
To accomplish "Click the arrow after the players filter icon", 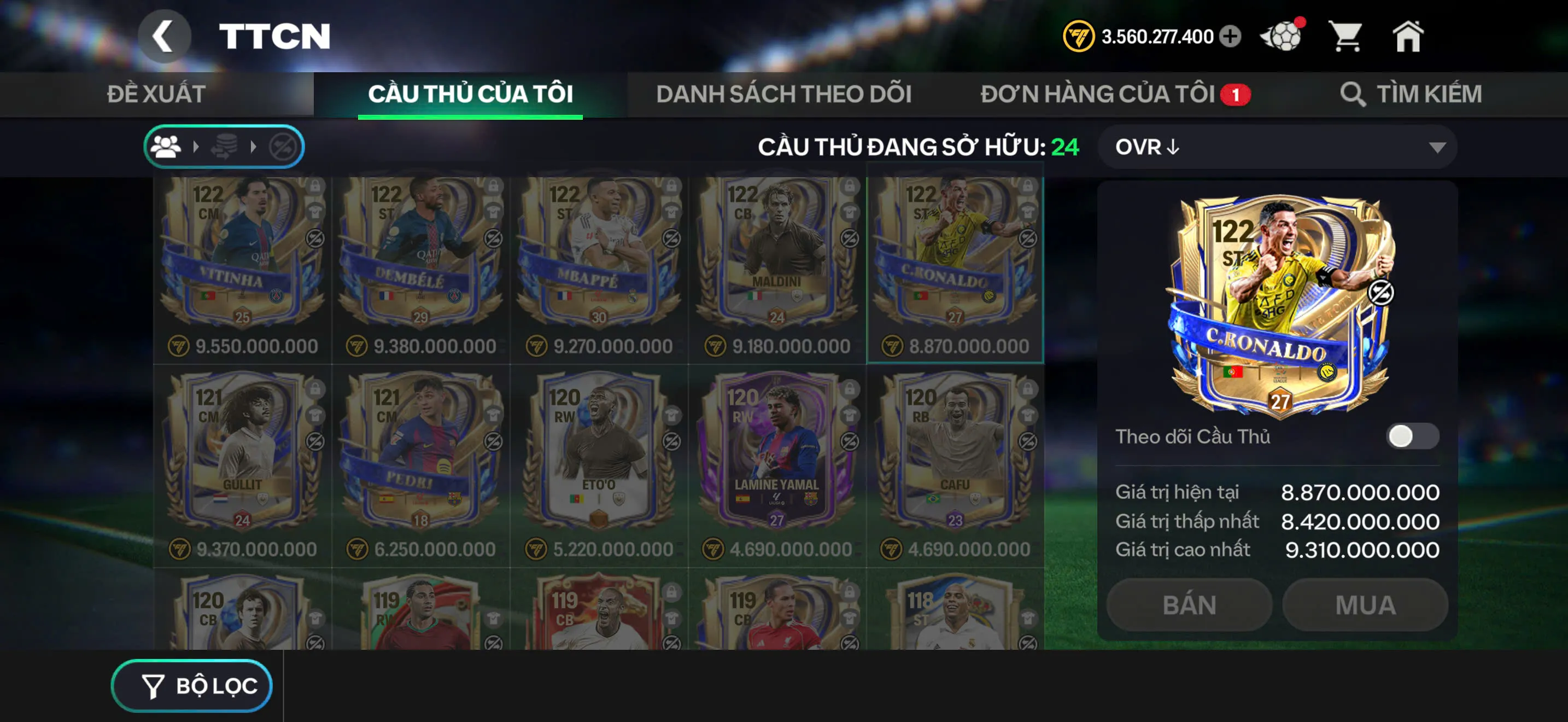I will (x=195, y=146).
